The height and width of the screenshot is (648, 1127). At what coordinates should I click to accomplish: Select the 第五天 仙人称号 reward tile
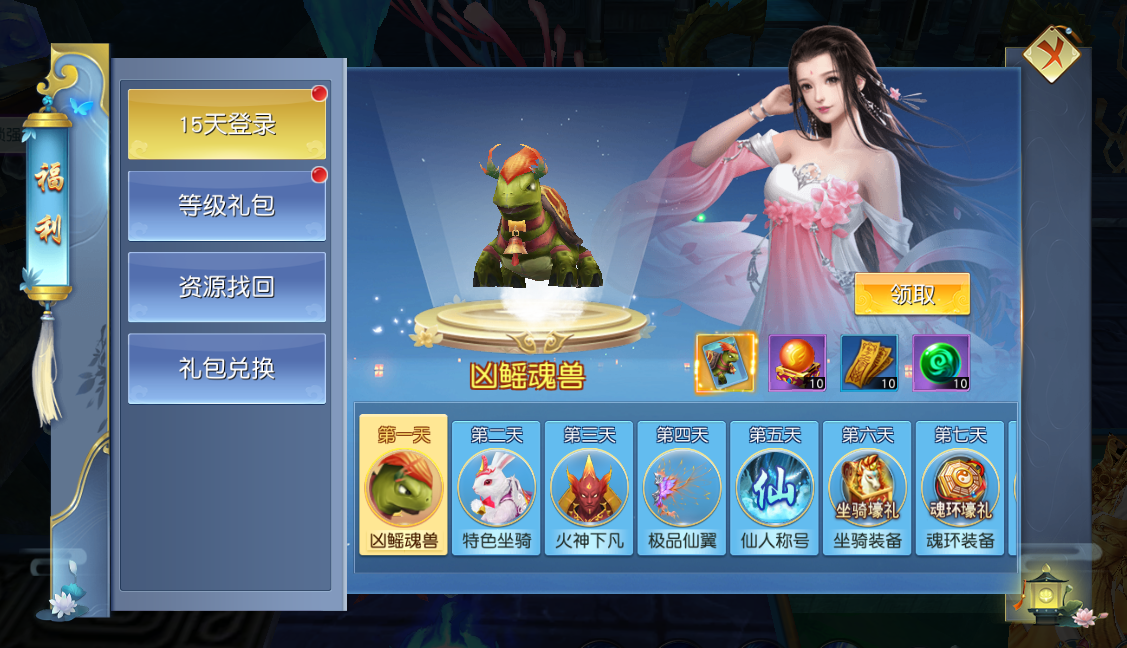pos(775,487)
